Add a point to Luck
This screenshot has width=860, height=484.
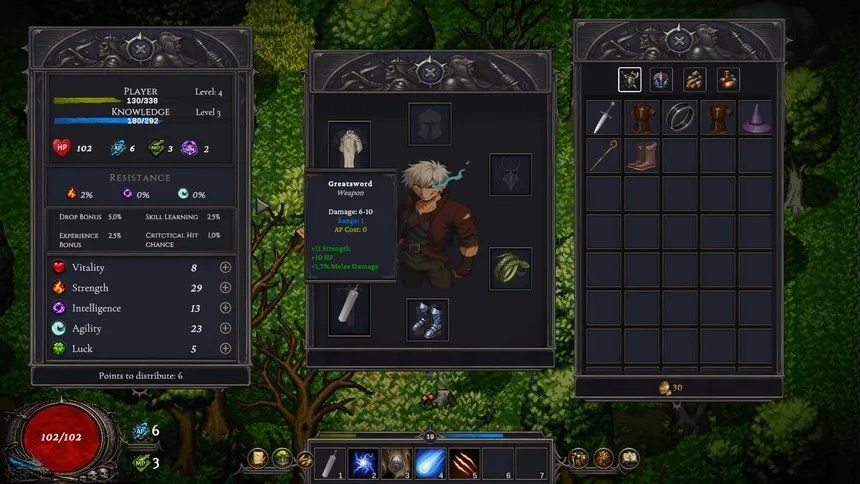coord(225,349)
